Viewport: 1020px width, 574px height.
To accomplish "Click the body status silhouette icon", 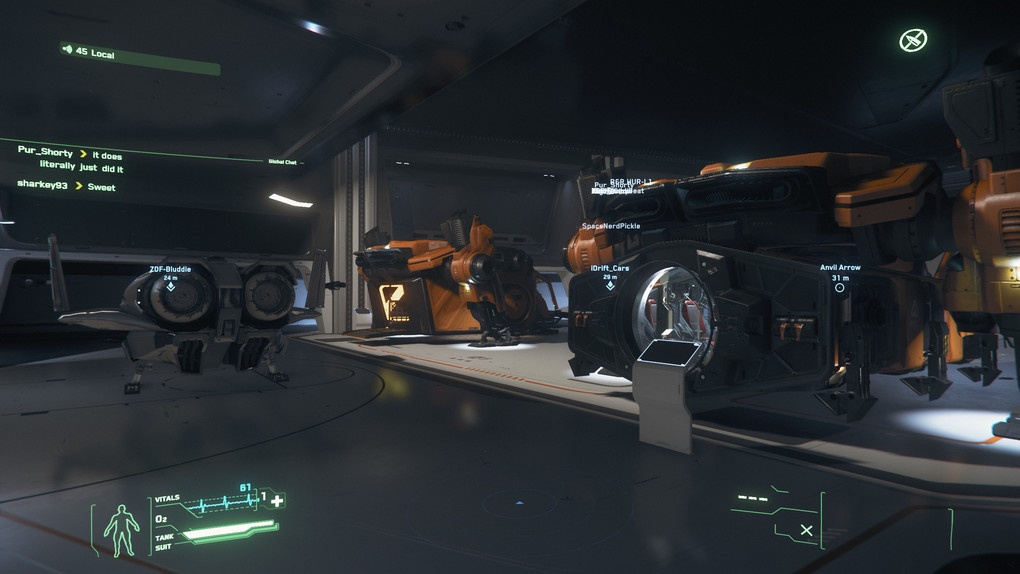I will point(122,529).
